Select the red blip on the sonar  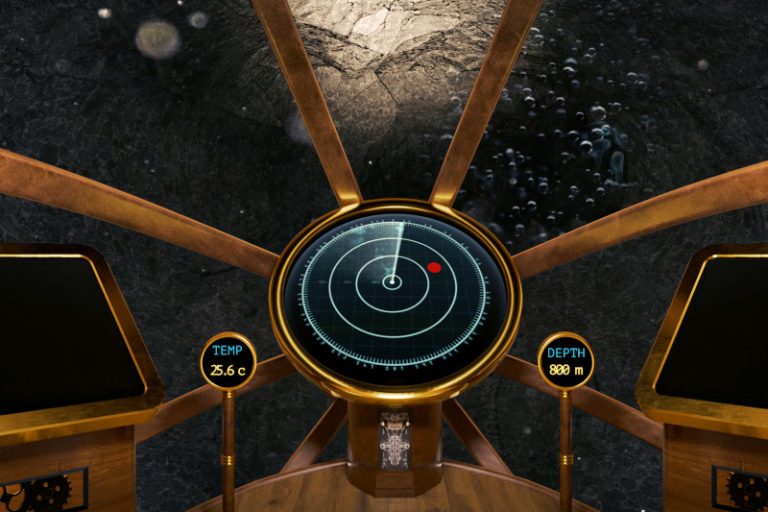(x=434, y=267)
